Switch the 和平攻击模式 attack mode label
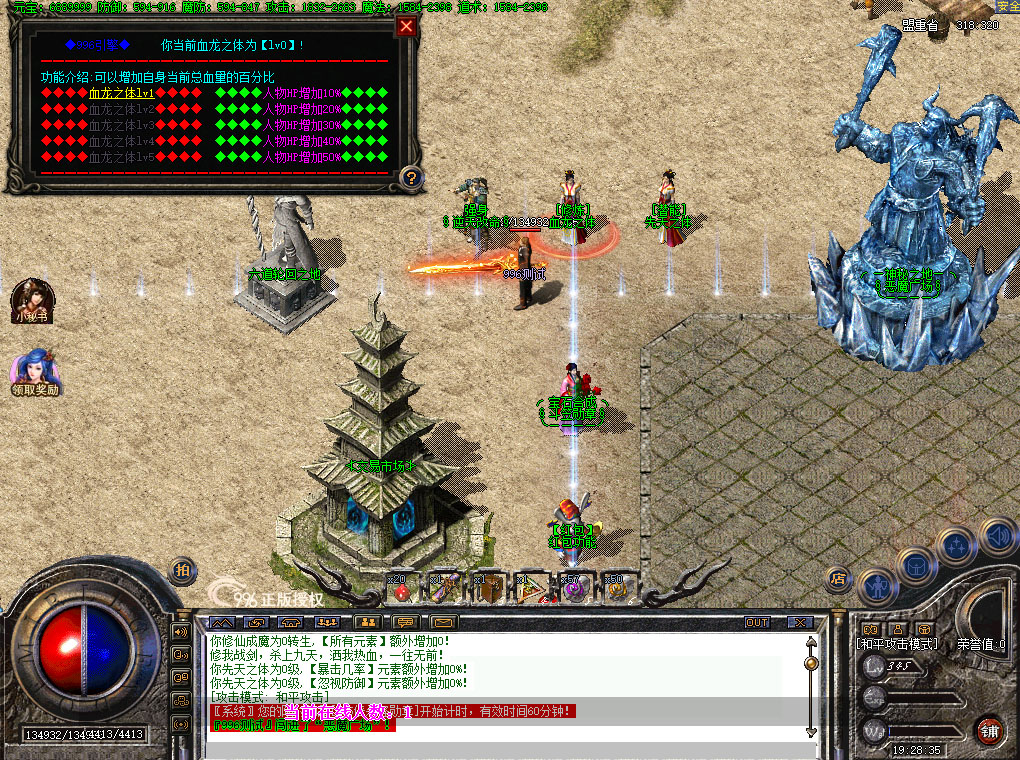The width and height of the screenshot is (1020, 760). [898, 644]
